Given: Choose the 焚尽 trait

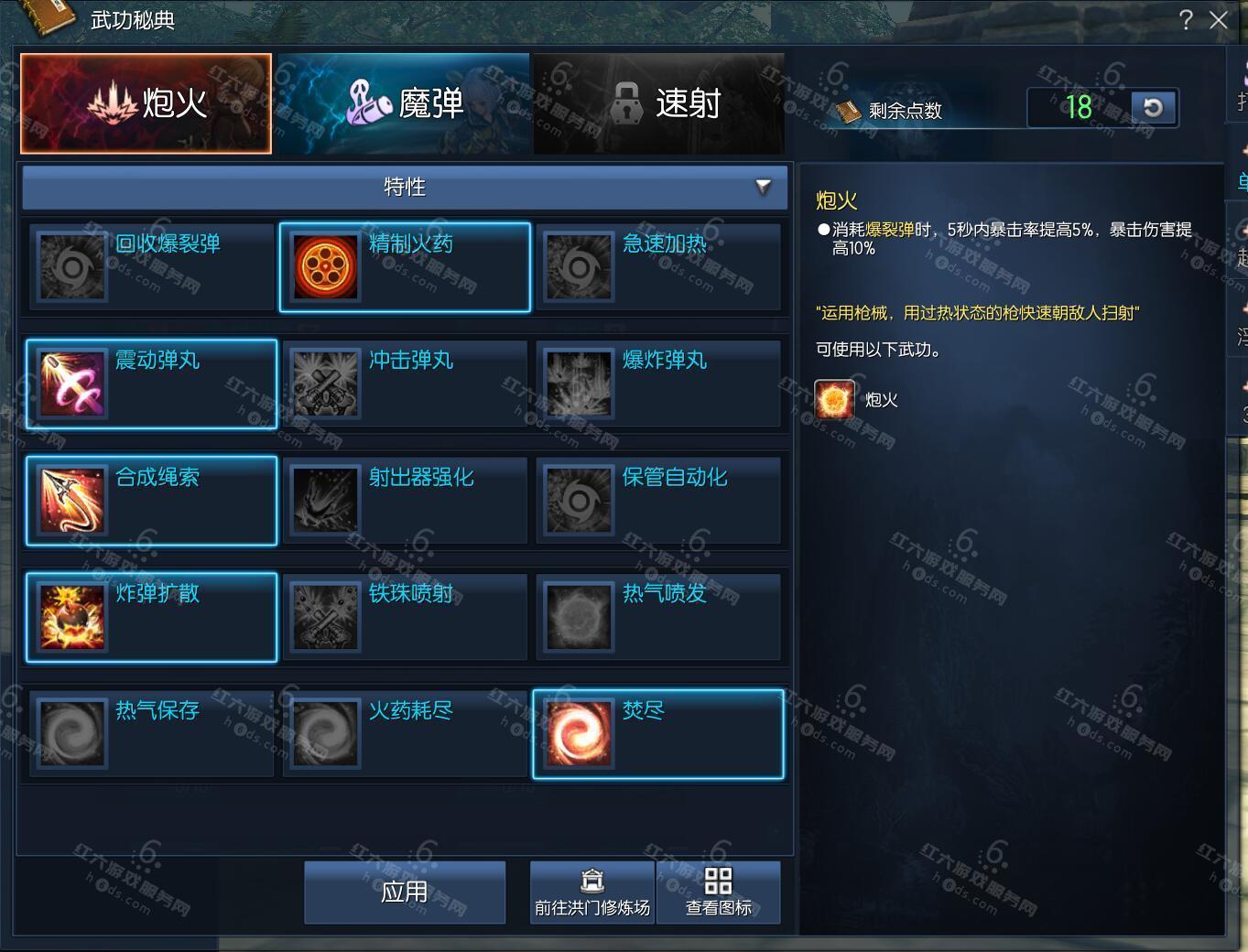Looking at the screenshot, I should pos(658,733).
